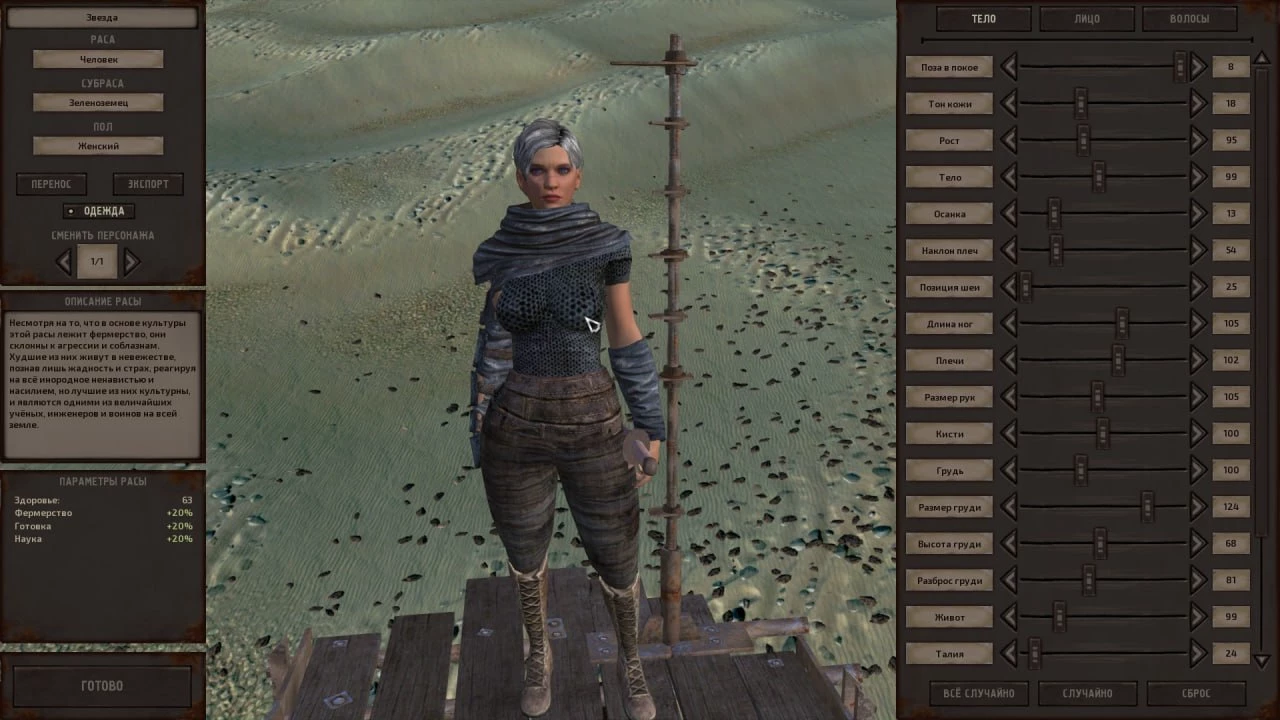Confirm character with the Готово button
The width and height of the screenshot is (1280, 720).
pos(101,686)
